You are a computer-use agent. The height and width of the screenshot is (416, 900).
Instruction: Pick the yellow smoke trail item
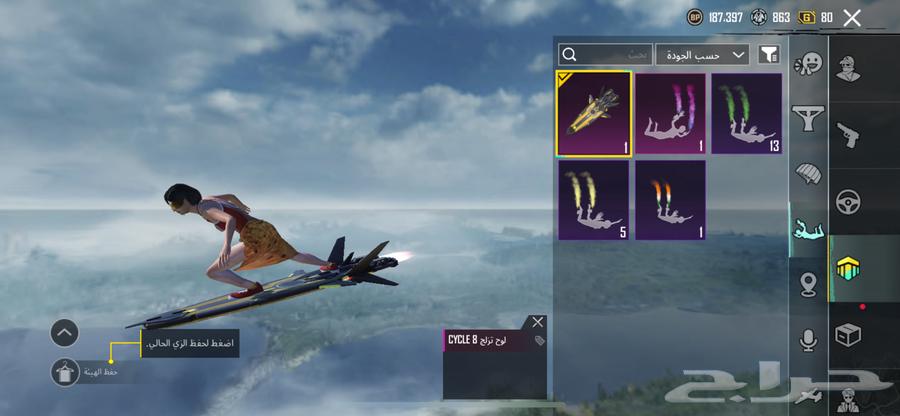pos(594,199)
